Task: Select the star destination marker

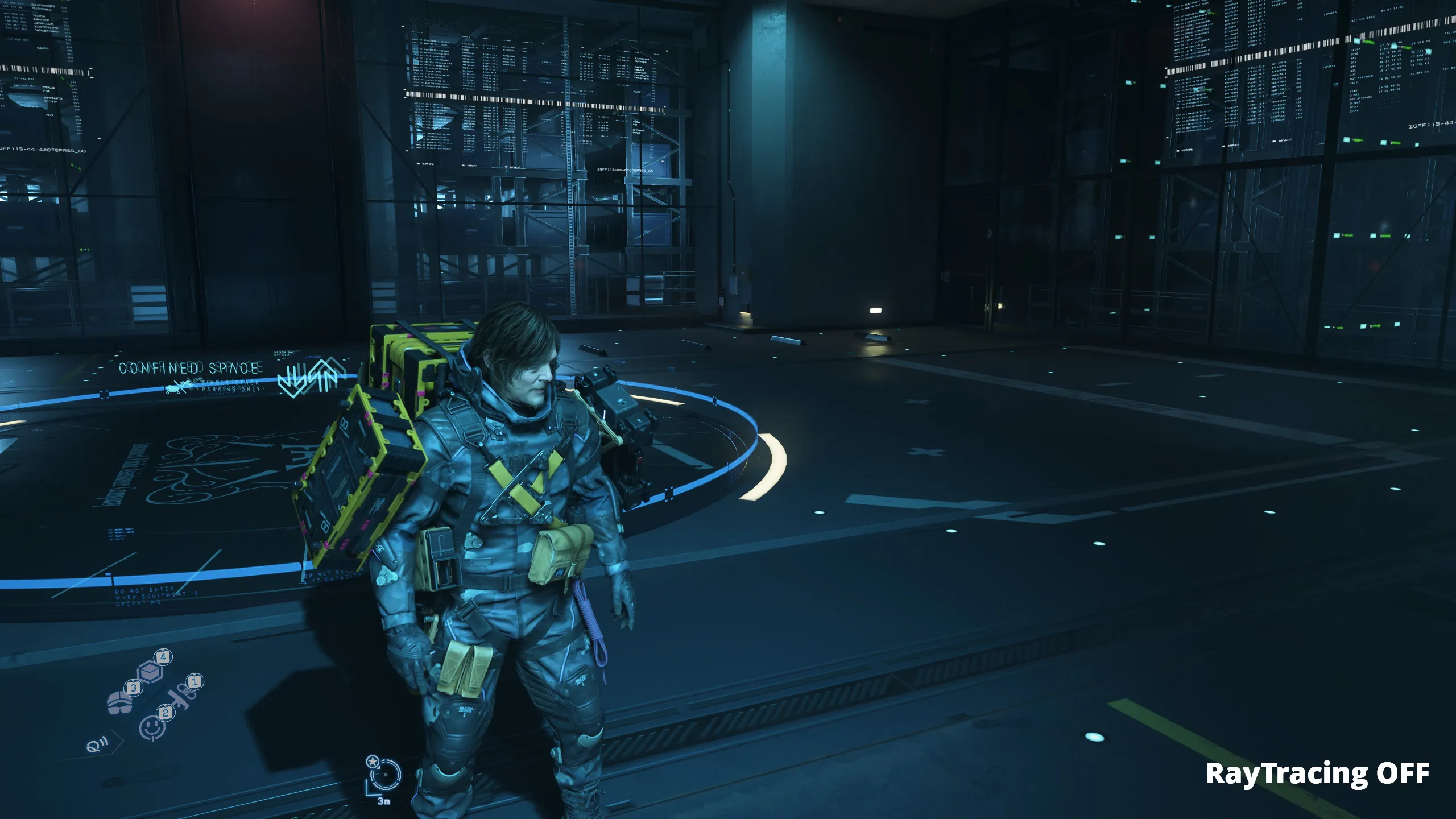Action: point(372,761)
